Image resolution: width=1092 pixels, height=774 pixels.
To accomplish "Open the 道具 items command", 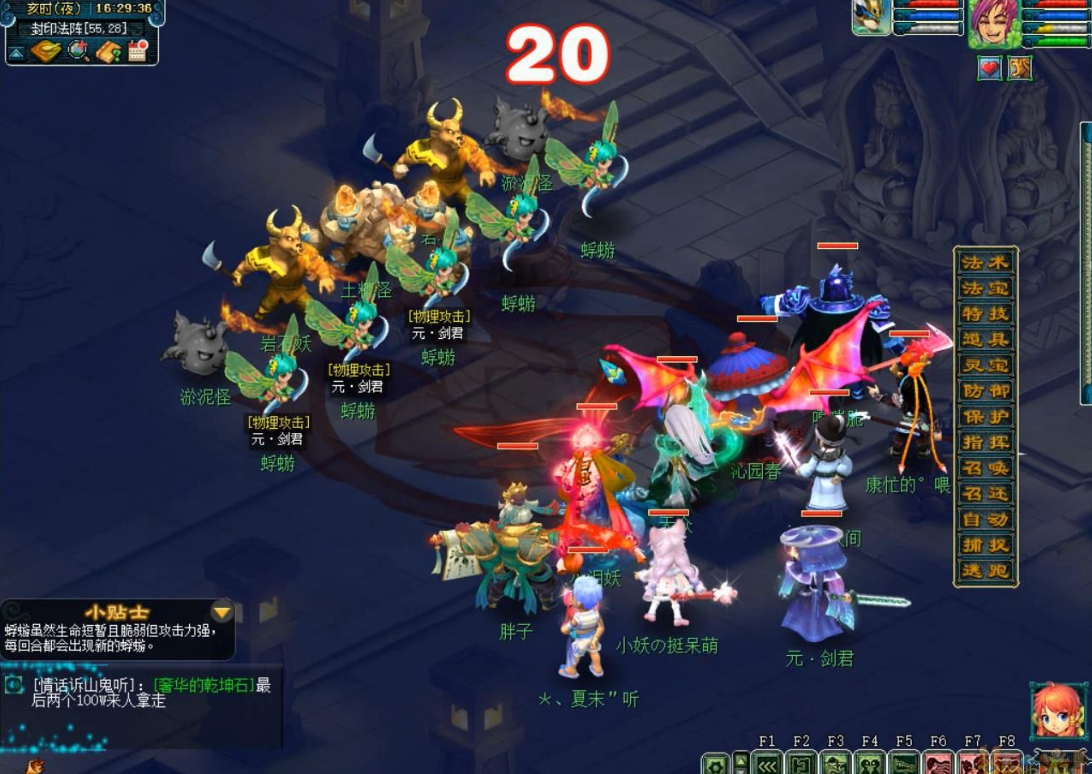I will pyautogui.click(x=985, y=340).
